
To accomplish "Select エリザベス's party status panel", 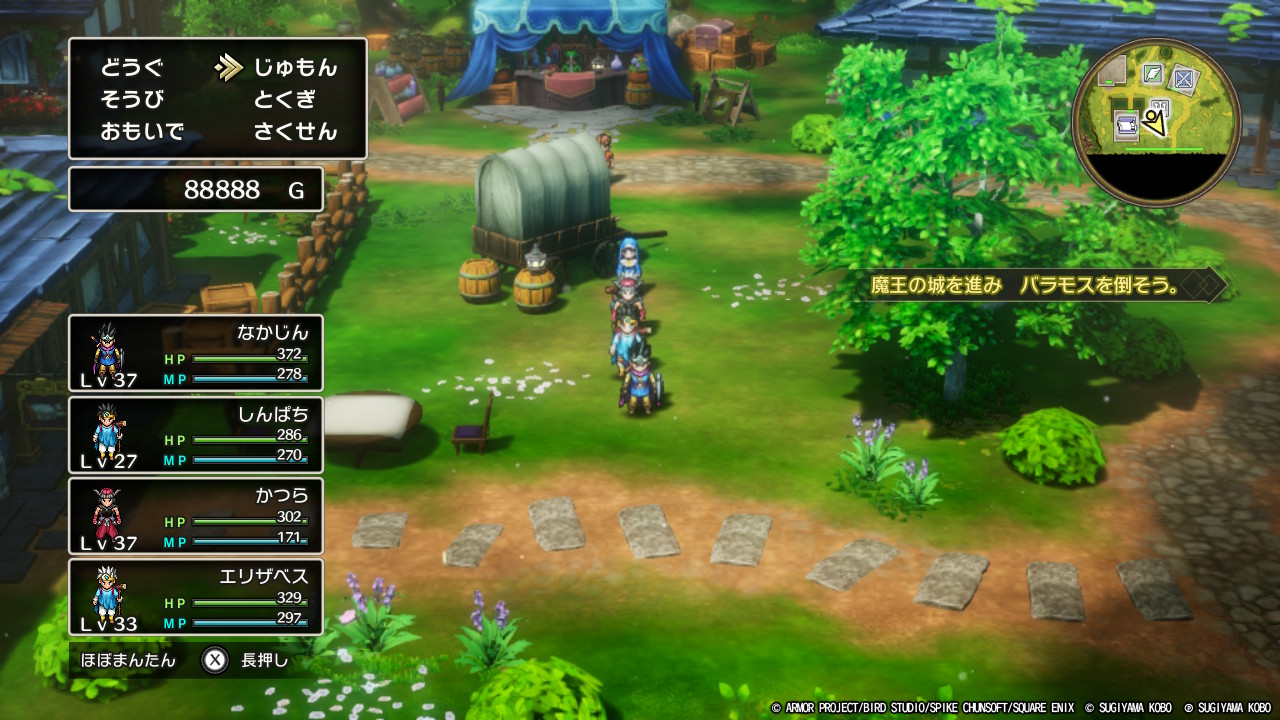I will click(x=196, y=597).
